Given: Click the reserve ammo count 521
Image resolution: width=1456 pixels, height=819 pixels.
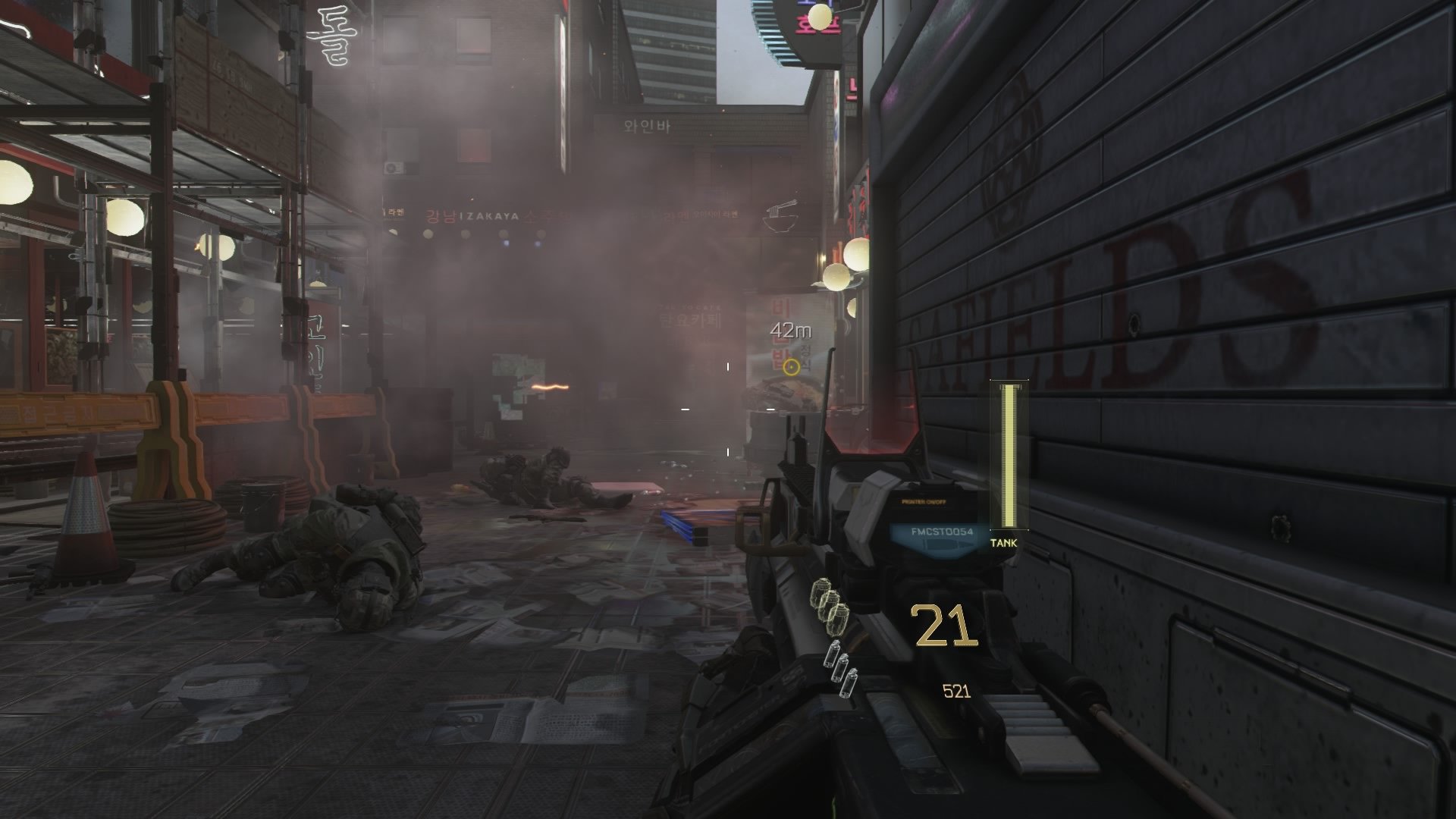Looking at the screenshot, I should coord(957,691).
